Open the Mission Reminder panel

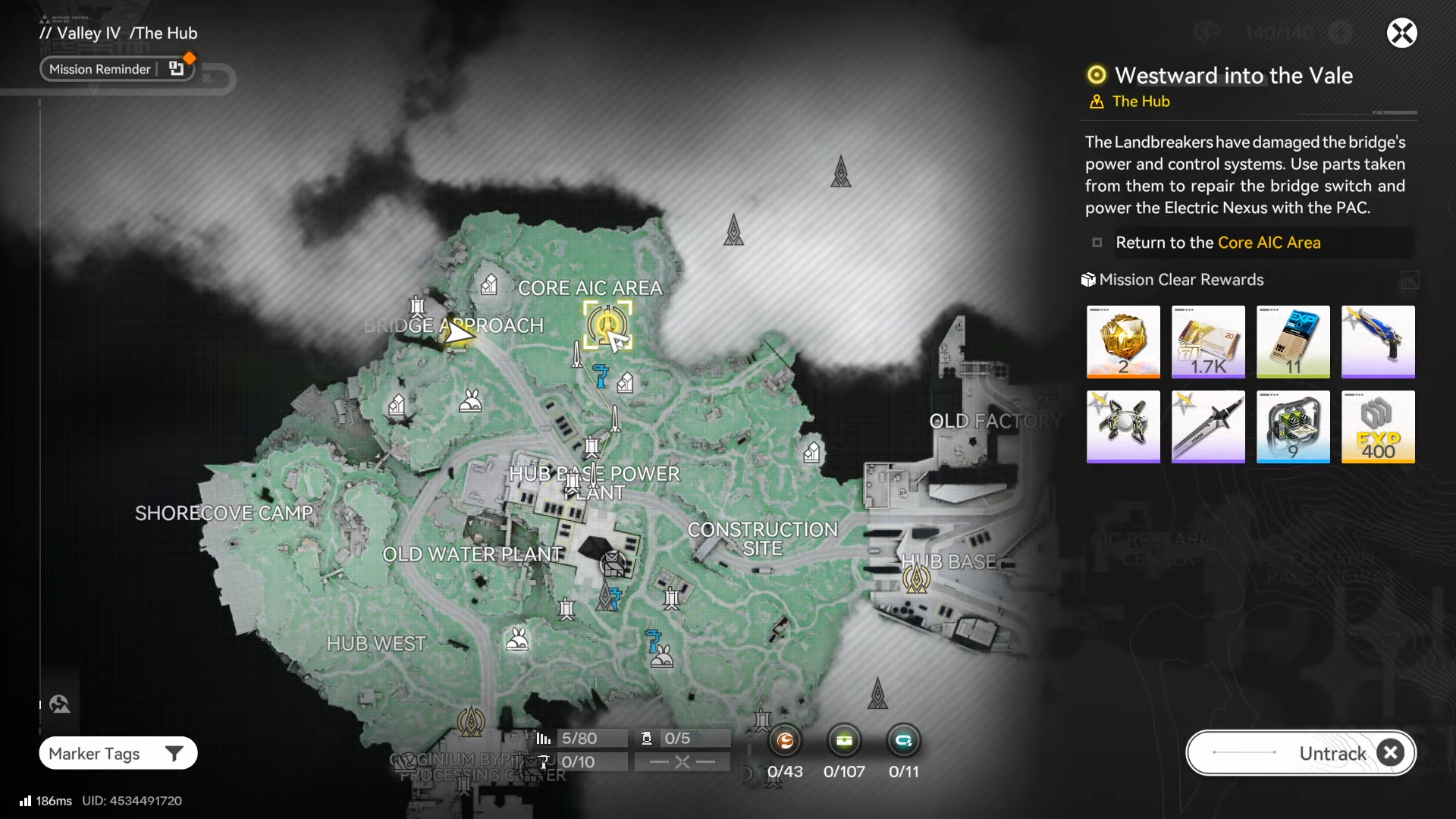pyautogui.click(x=117, y=69)
